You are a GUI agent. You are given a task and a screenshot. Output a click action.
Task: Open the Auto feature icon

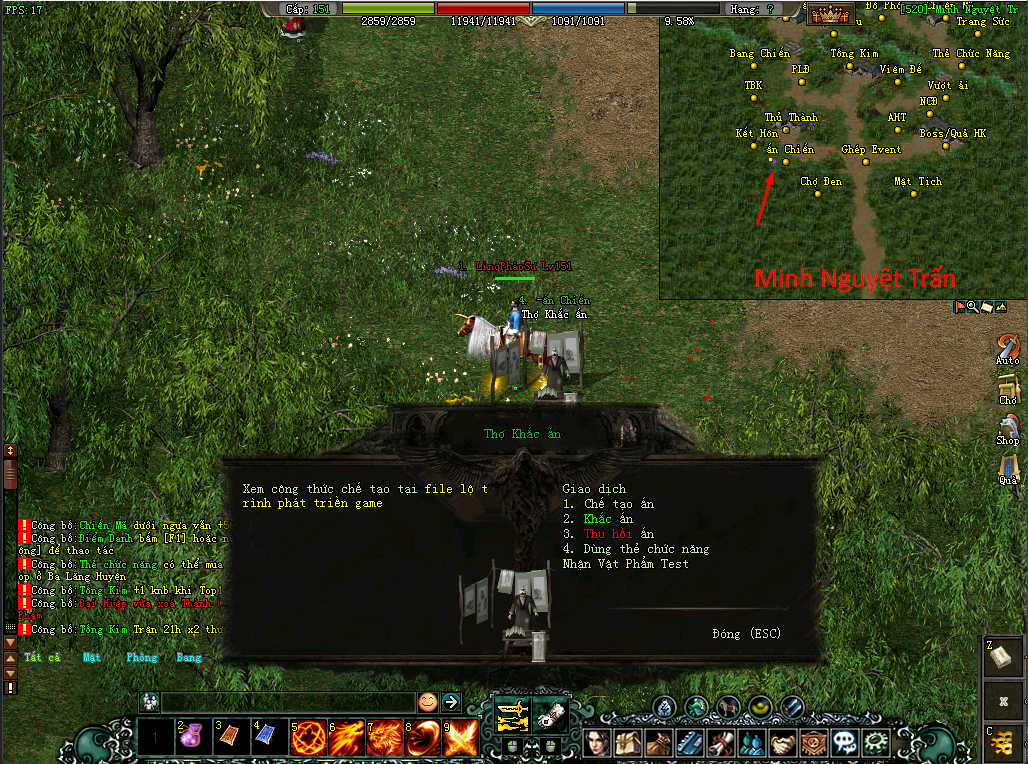click(x=1007, y=346)
